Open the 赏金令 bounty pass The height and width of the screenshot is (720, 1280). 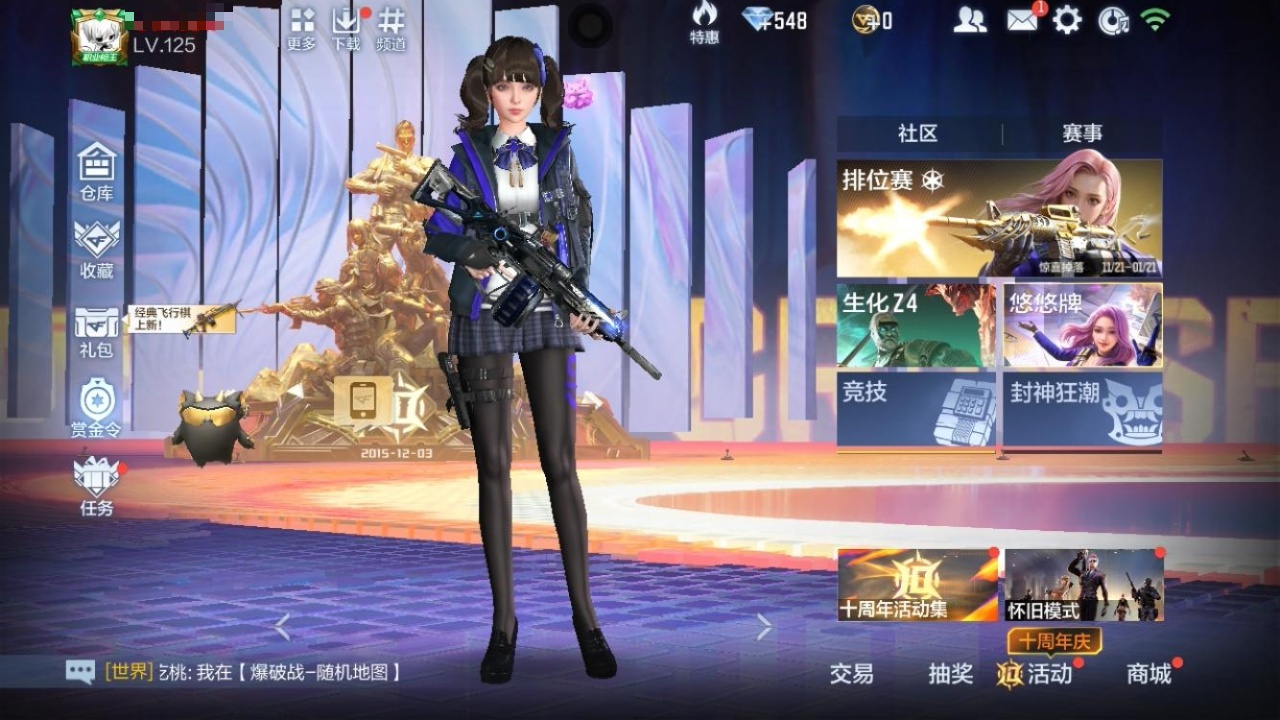tap(97, 408)
